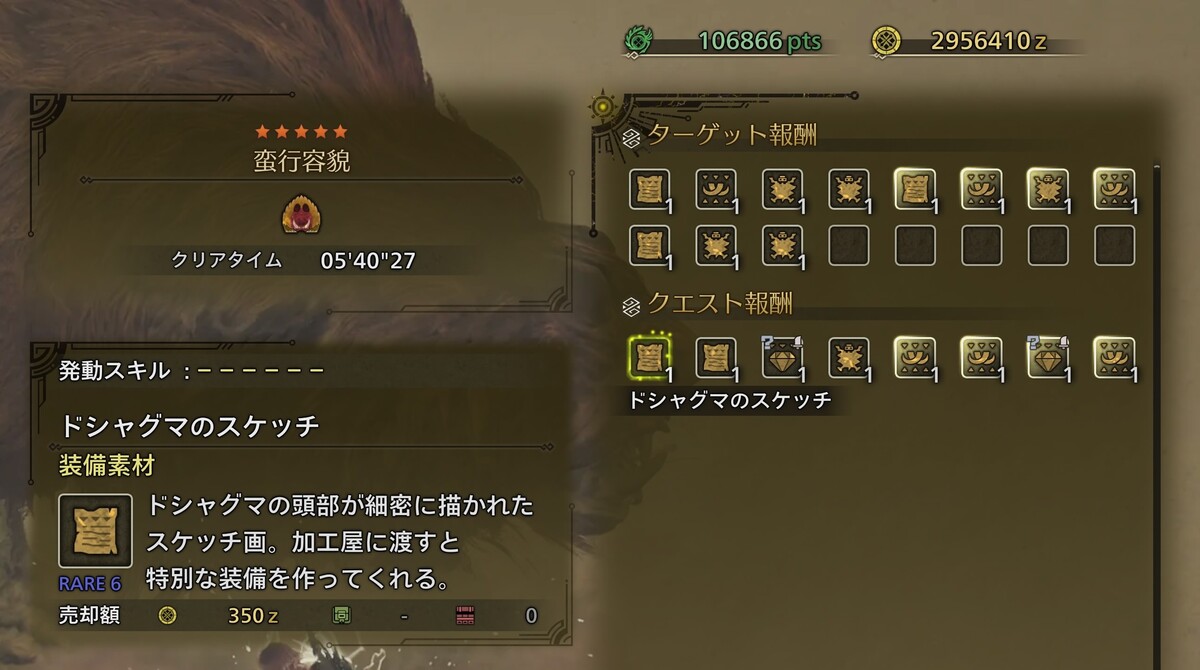The image size is (1200, 670).
Task: Click the non-glowing fang slot in ターゲット報酬
Action: coord(715,188)
